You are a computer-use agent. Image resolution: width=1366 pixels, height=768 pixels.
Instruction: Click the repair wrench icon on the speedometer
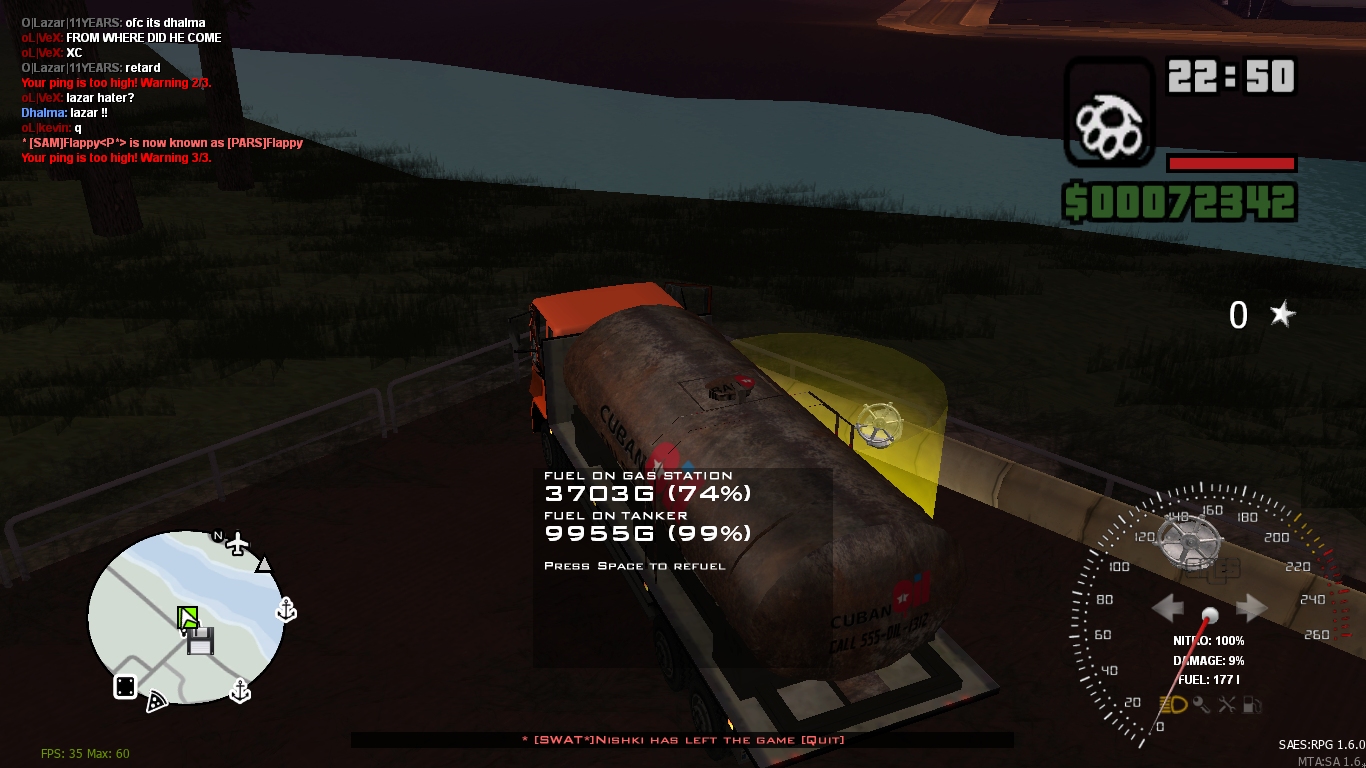pos(1226,705)
